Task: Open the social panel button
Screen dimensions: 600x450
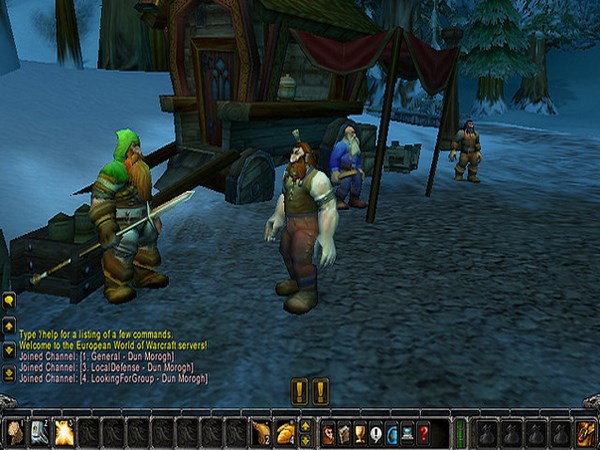Action: [x=392, y=433]
